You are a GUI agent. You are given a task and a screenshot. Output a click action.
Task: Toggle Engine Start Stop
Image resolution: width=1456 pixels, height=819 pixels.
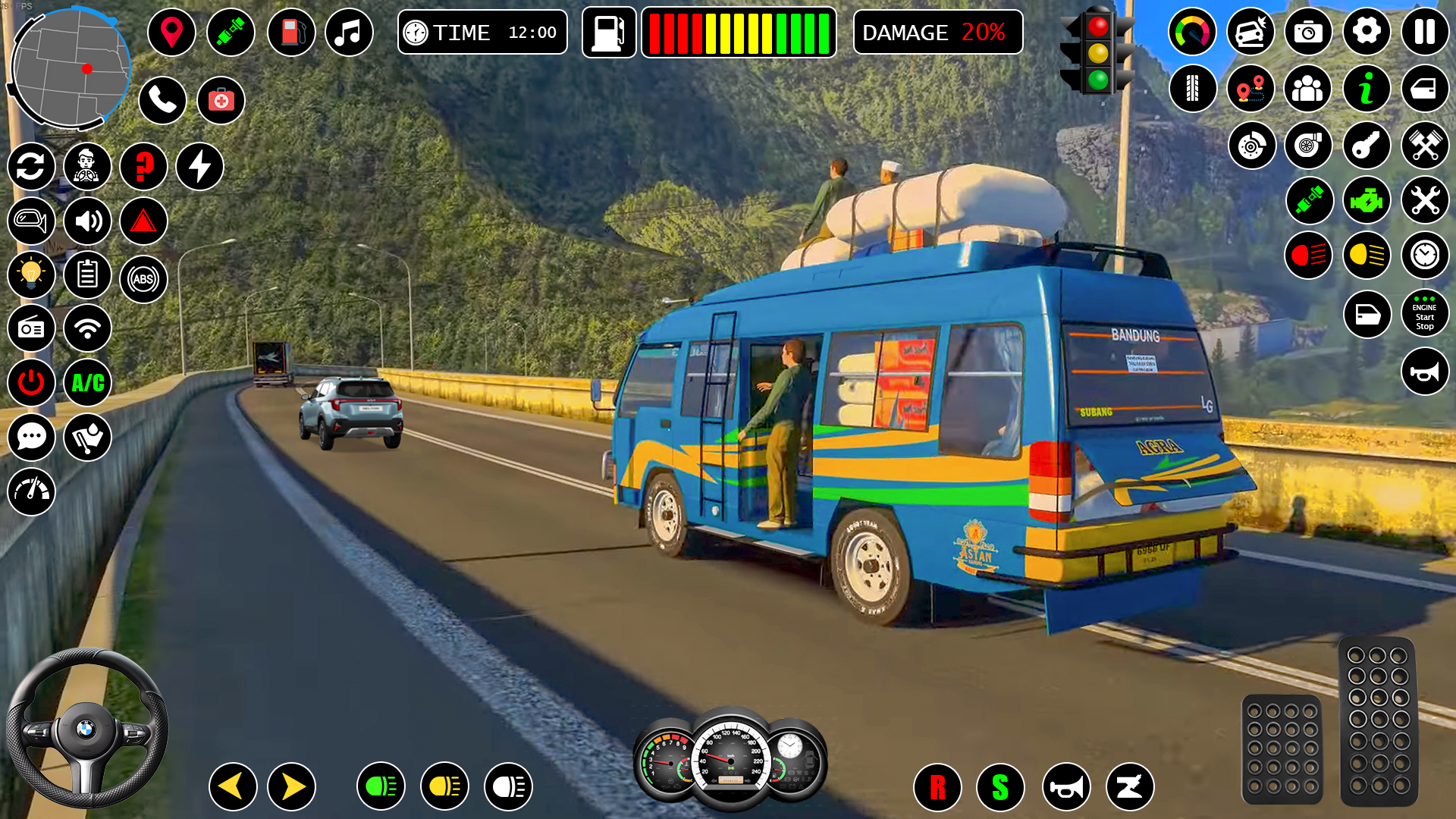coord(1424,314)
